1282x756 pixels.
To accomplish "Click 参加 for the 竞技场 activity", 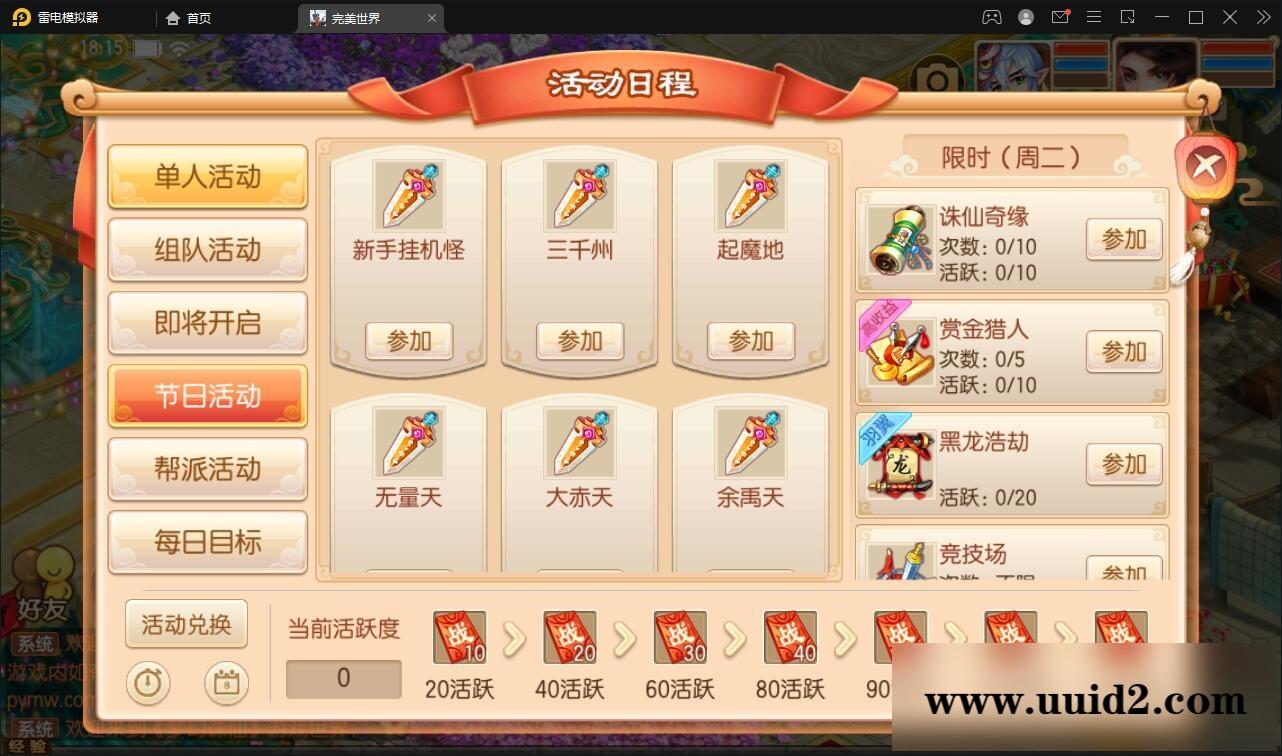I will (1123, 570).
